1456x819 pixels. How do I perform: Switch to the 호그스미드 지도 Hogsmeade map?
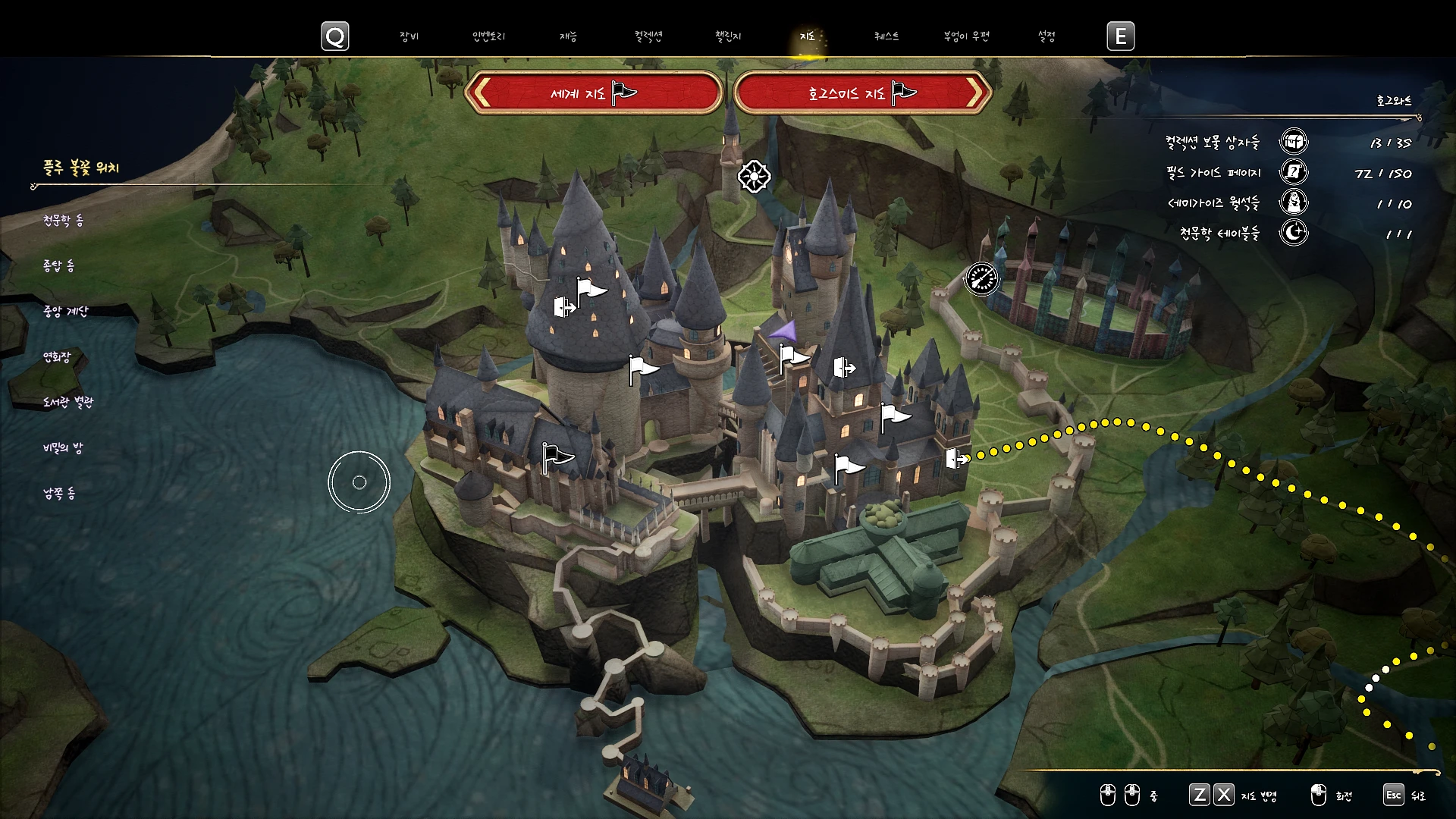coord(862,93)
